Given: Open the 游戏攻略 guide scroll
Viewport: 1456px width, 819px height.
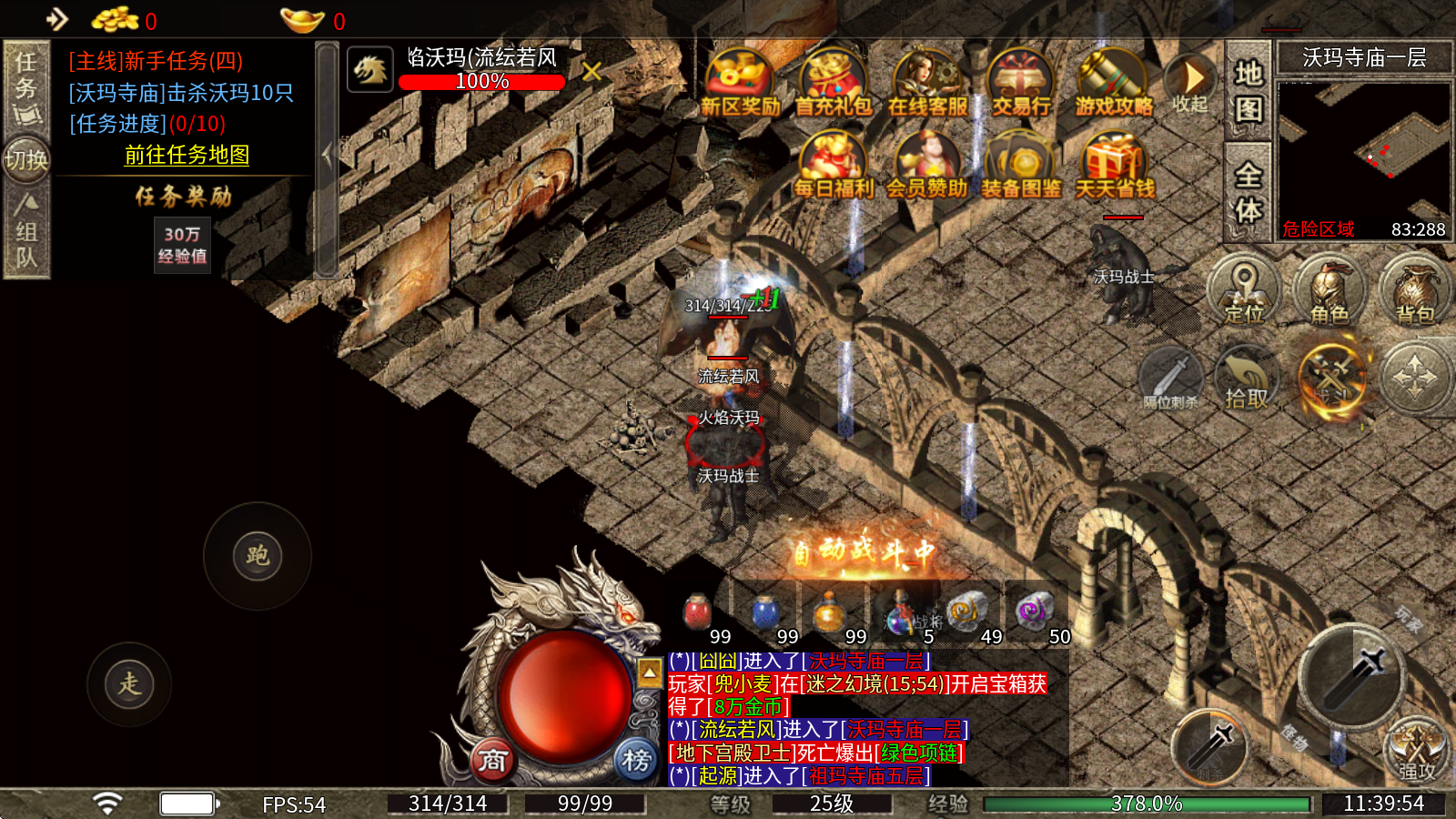Looking at the screenshot, I should pyautogui.click(x=1113, y=84).
